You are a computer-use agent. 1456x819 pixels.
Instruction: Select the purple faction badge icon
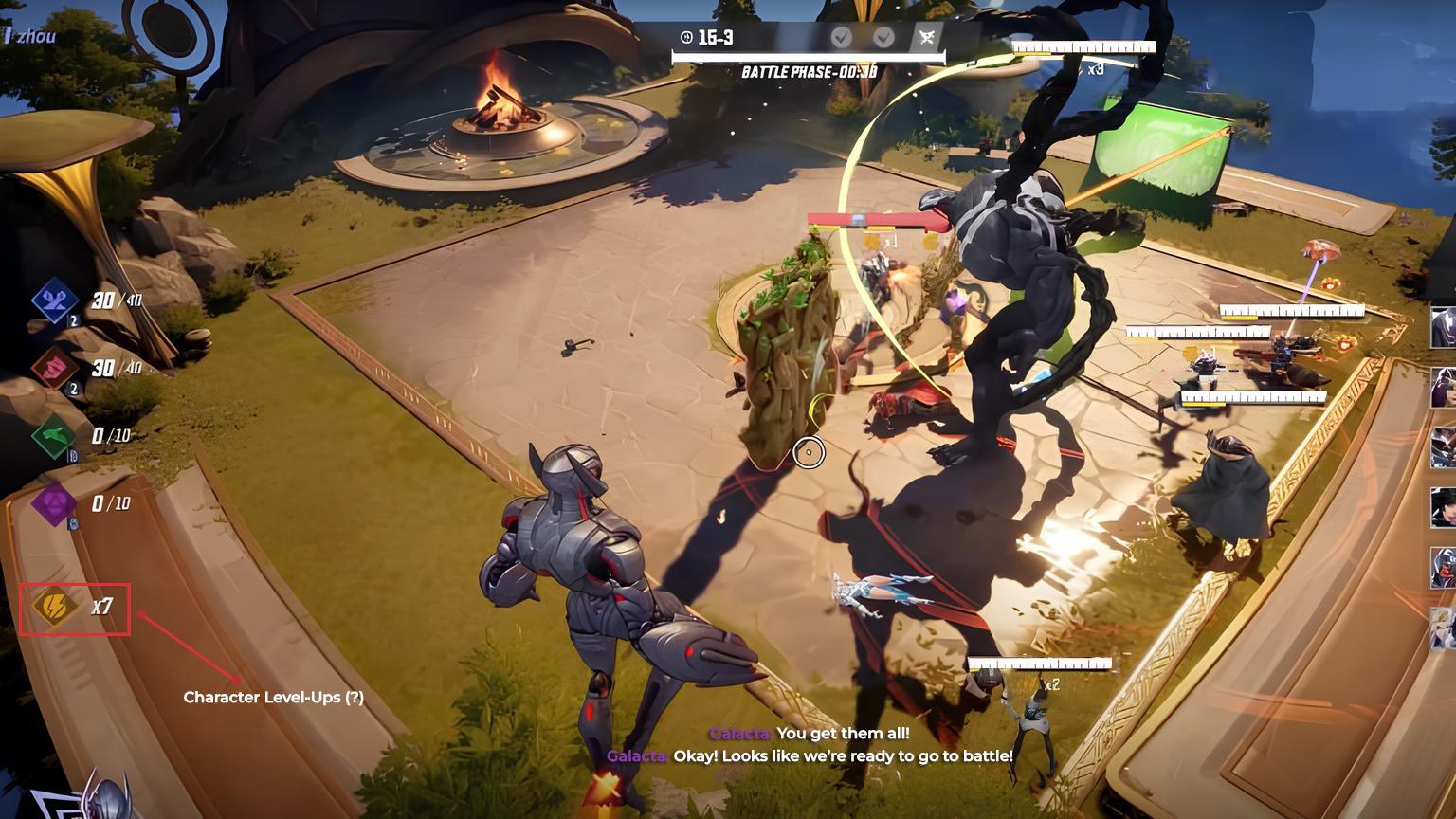pos(56,502)
